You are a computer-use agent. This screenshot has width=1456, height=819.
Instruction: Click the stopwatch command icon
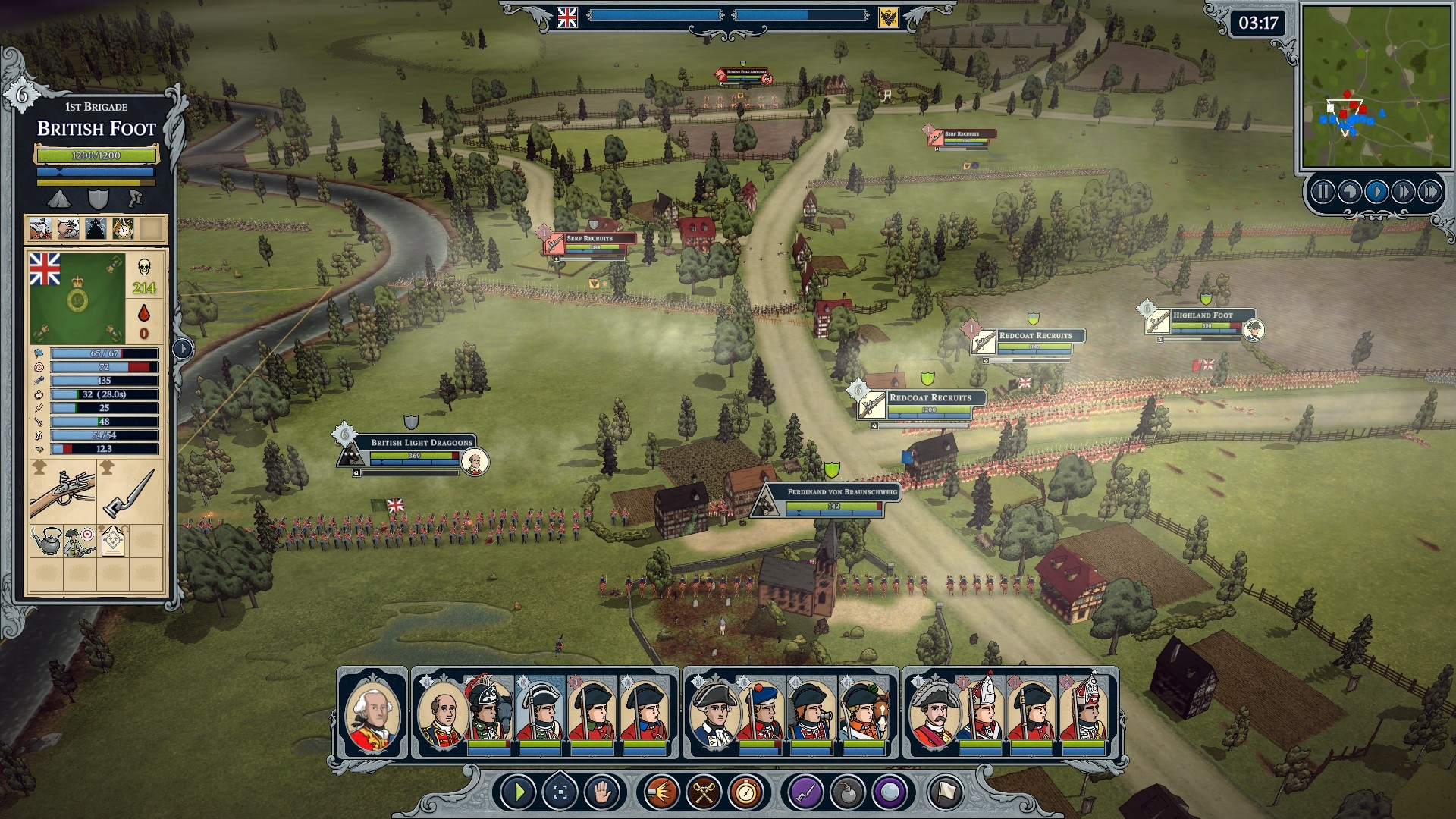[745, 793]
